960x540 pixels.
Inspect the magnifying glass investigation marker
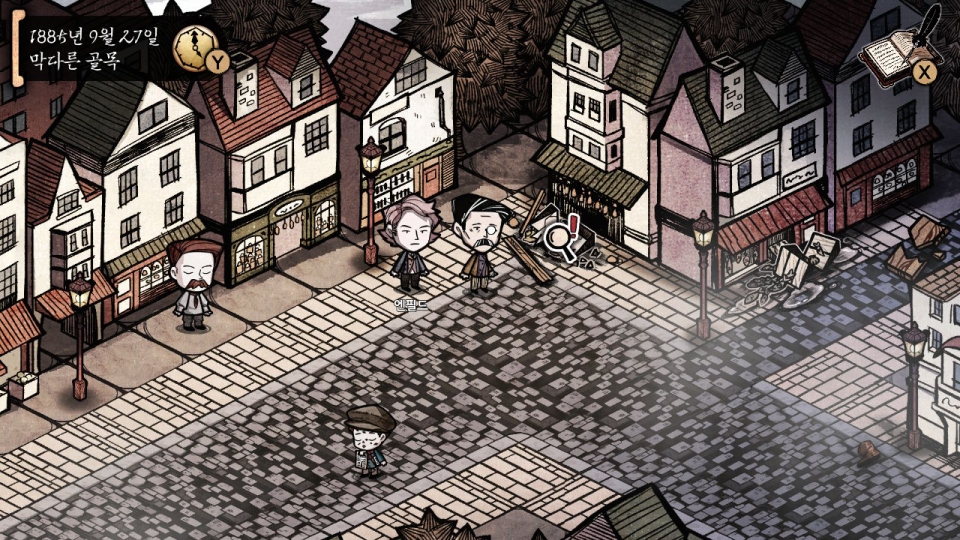tap(560, 241)
